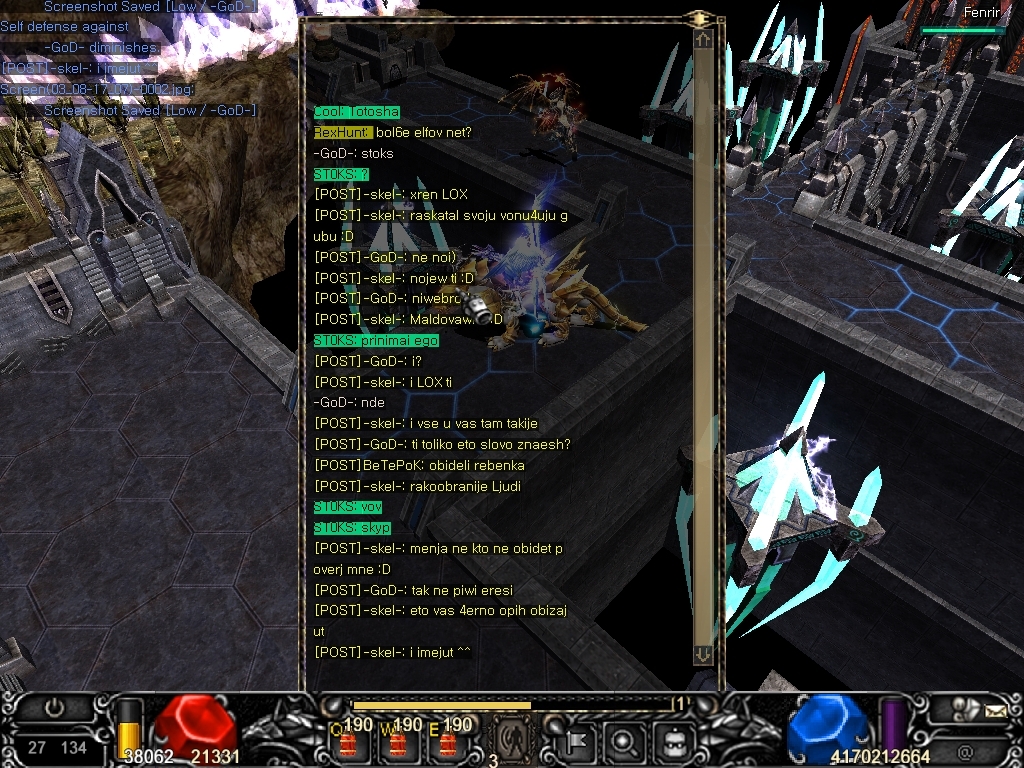The image size is (1024, 768).
Task: Click the 'STOKS: prinimai ego' chat line
Action: 376,340
